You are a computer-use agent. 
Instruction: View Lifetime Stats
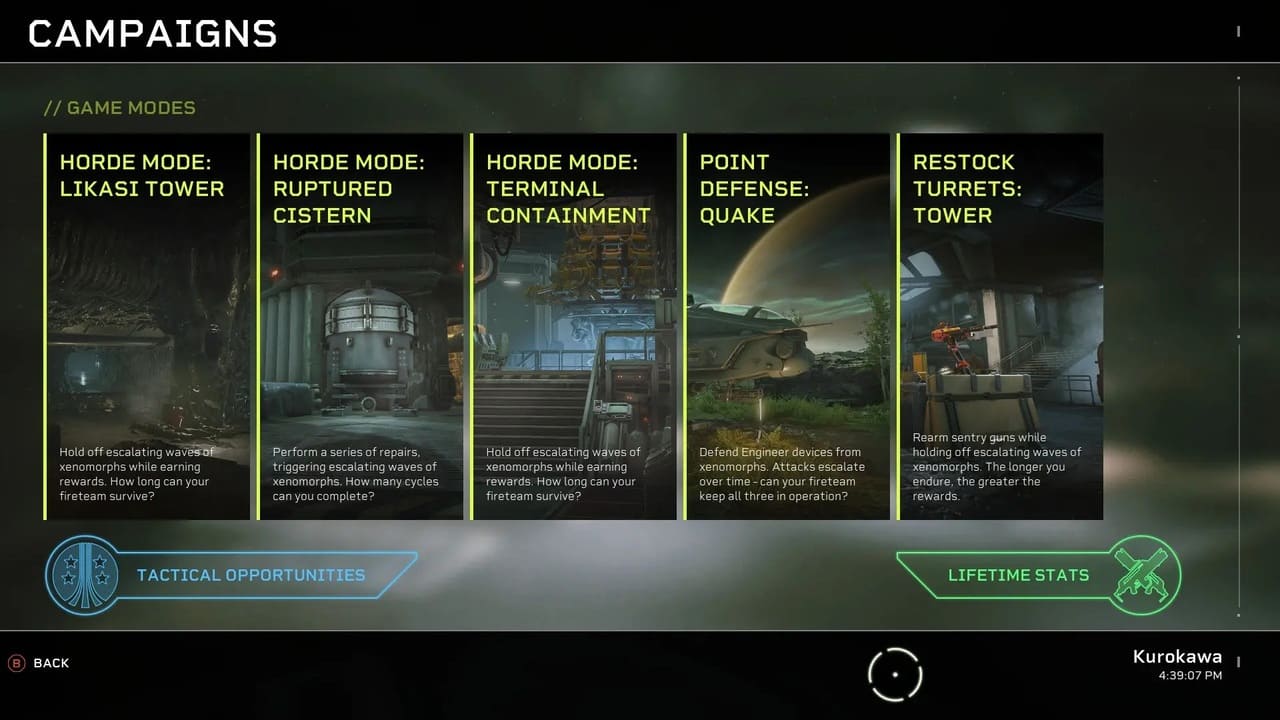[1018, 575]
